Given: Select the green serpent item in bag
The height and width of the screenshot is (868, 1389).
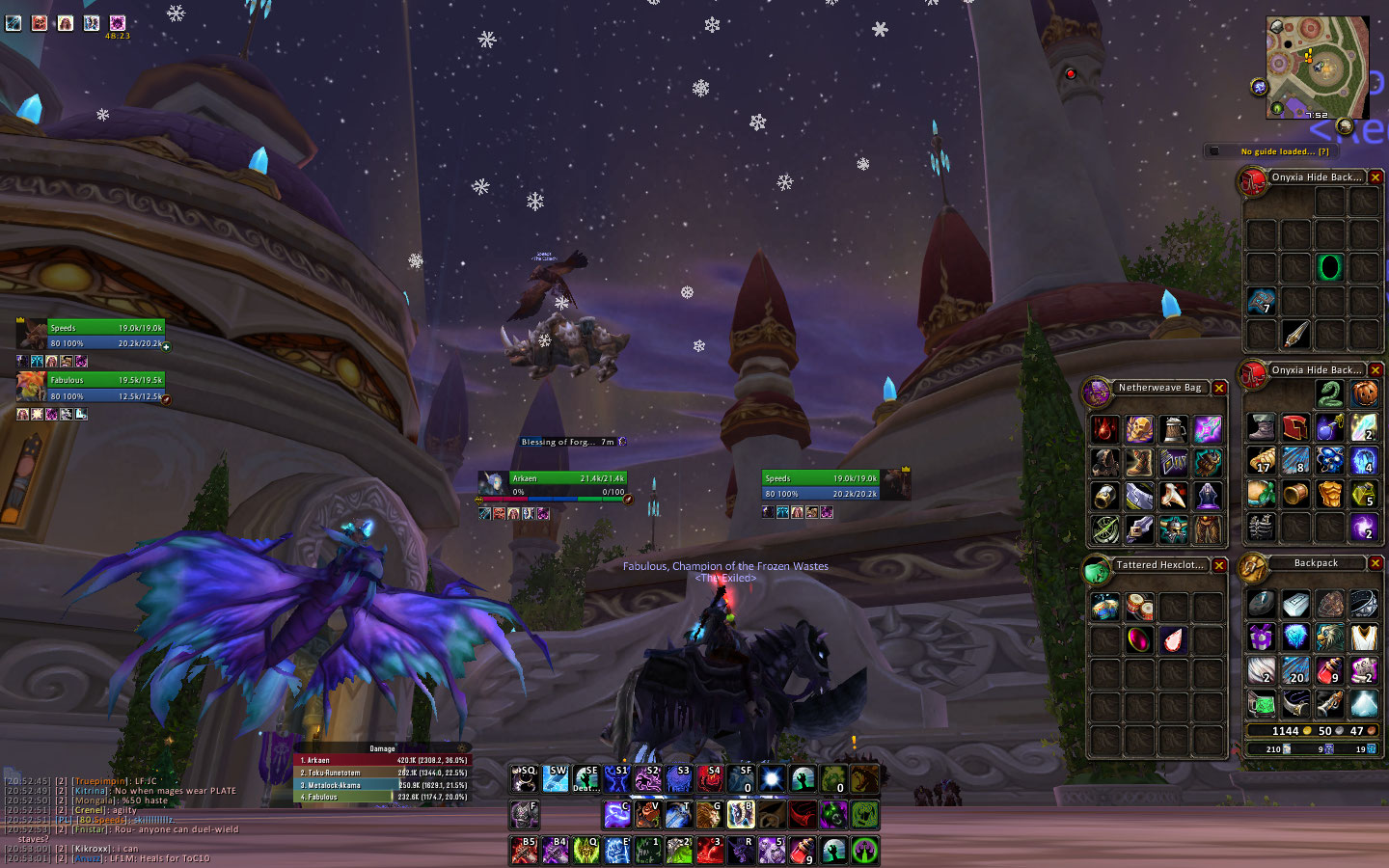Looking at the screenshot, I should (x=1329, y=393).
